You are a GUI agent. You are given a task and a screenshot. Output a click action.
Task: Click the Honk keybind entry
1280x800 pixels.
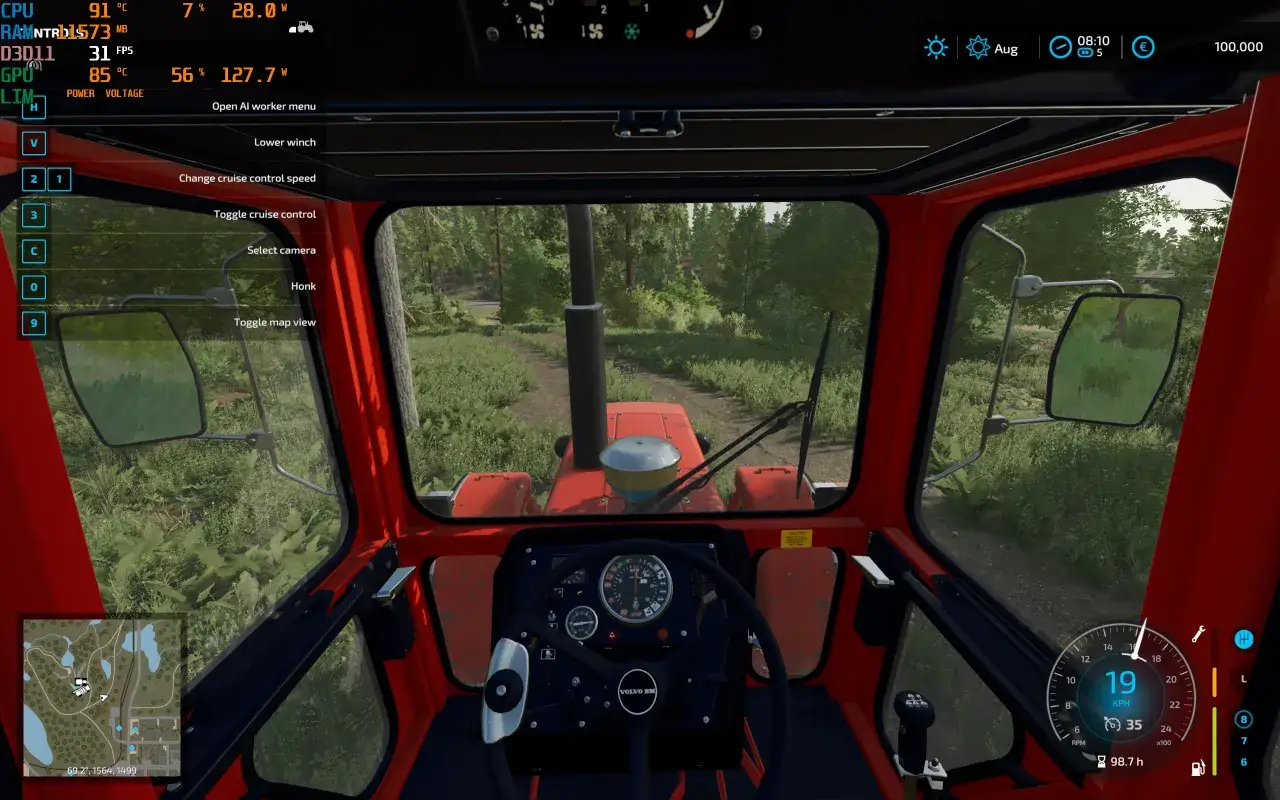[x=303, y=286]
